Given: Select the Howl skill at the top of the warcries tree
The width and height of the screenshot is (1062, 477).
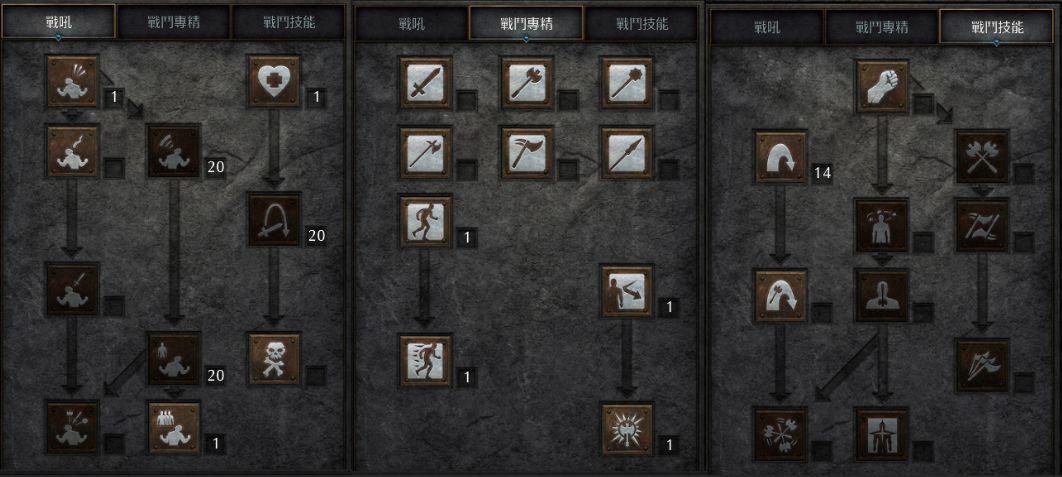Looking at the screenshot, I should coord(73,81).
